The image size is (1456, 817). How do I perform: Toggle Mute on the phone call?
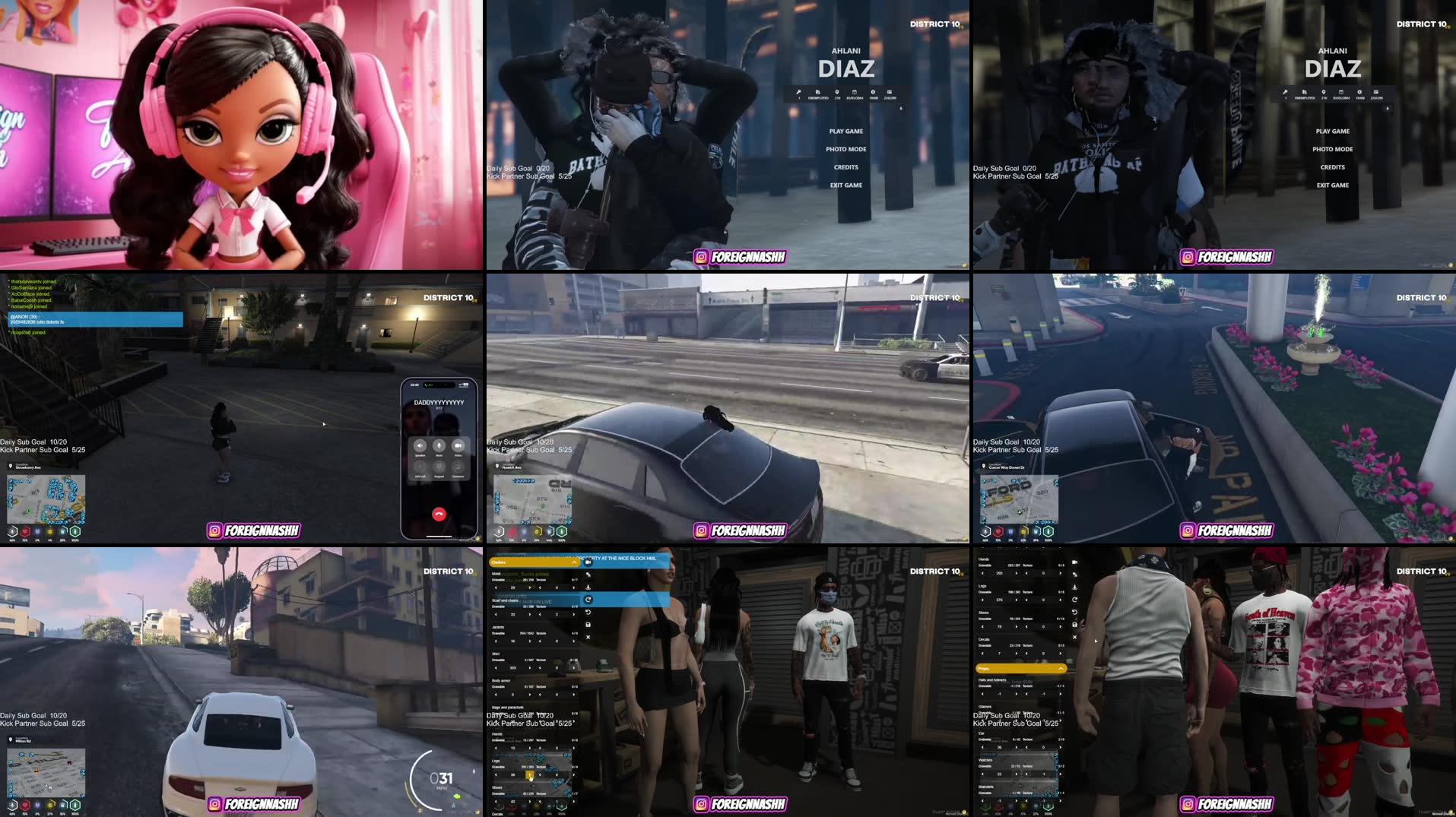point(439,445)
